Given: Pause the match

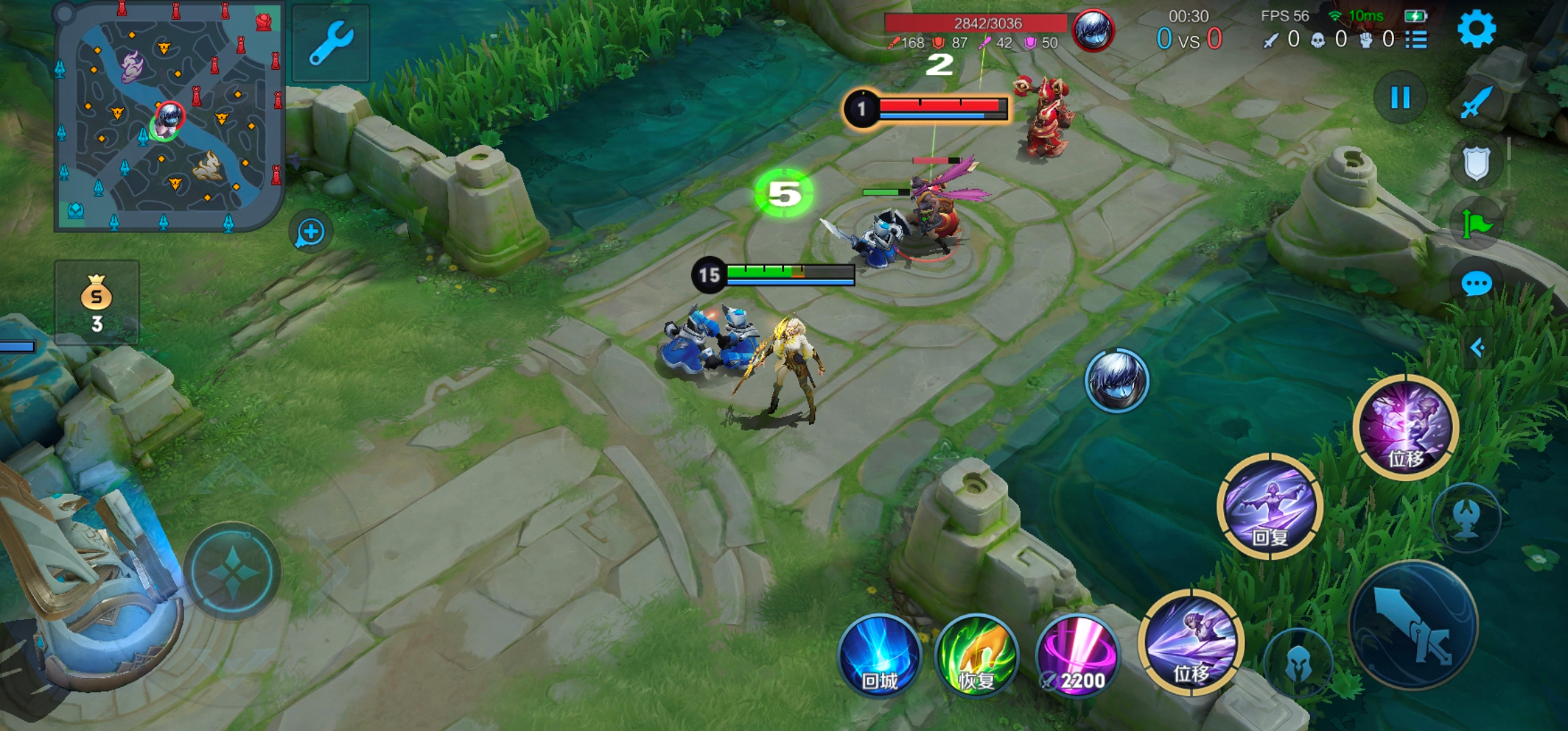Looking at the screenshot, I should point(1400,98).
